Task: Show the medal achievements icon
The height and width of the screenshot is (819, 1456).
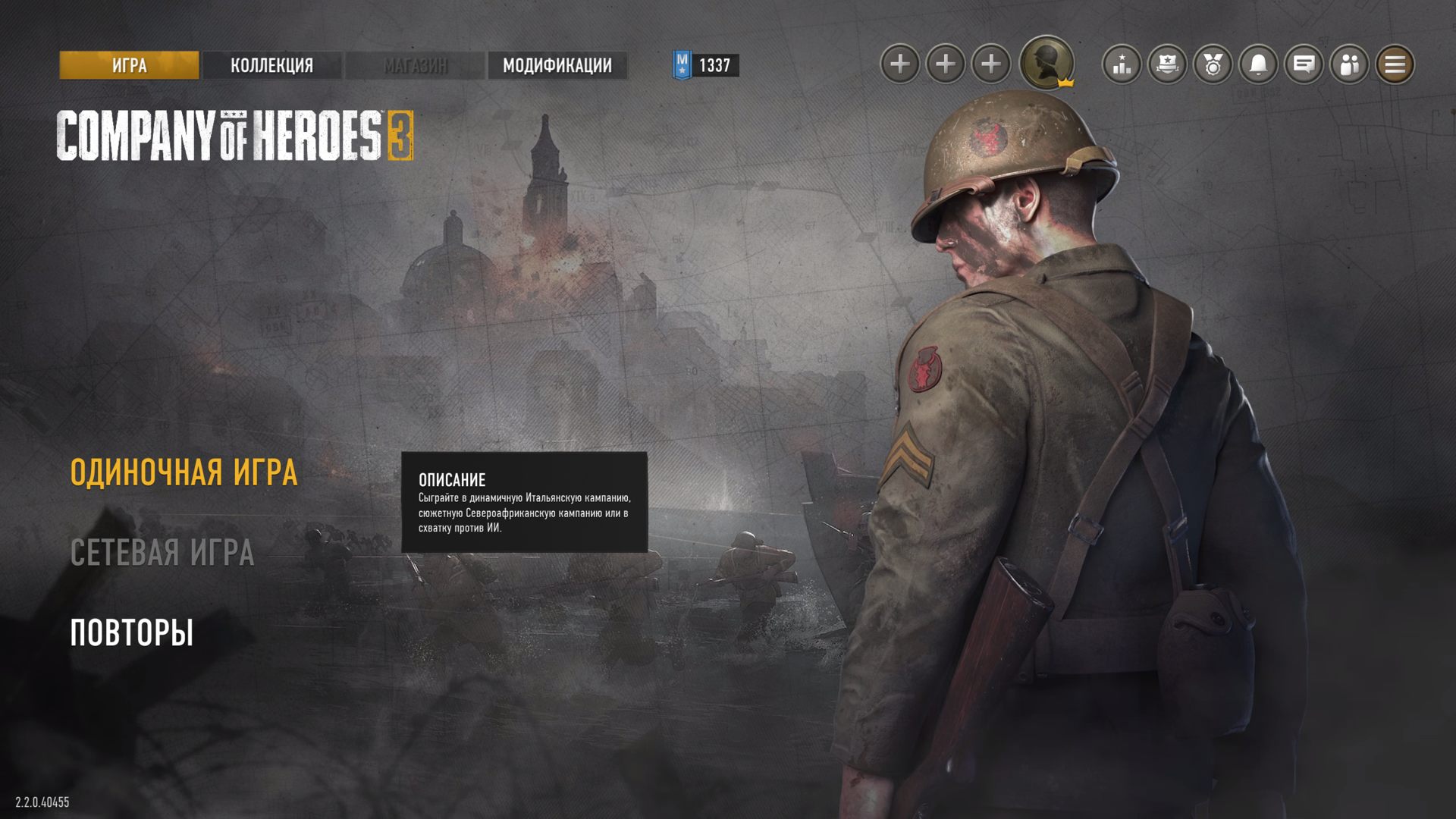Action: click(x=1213, y=64)
